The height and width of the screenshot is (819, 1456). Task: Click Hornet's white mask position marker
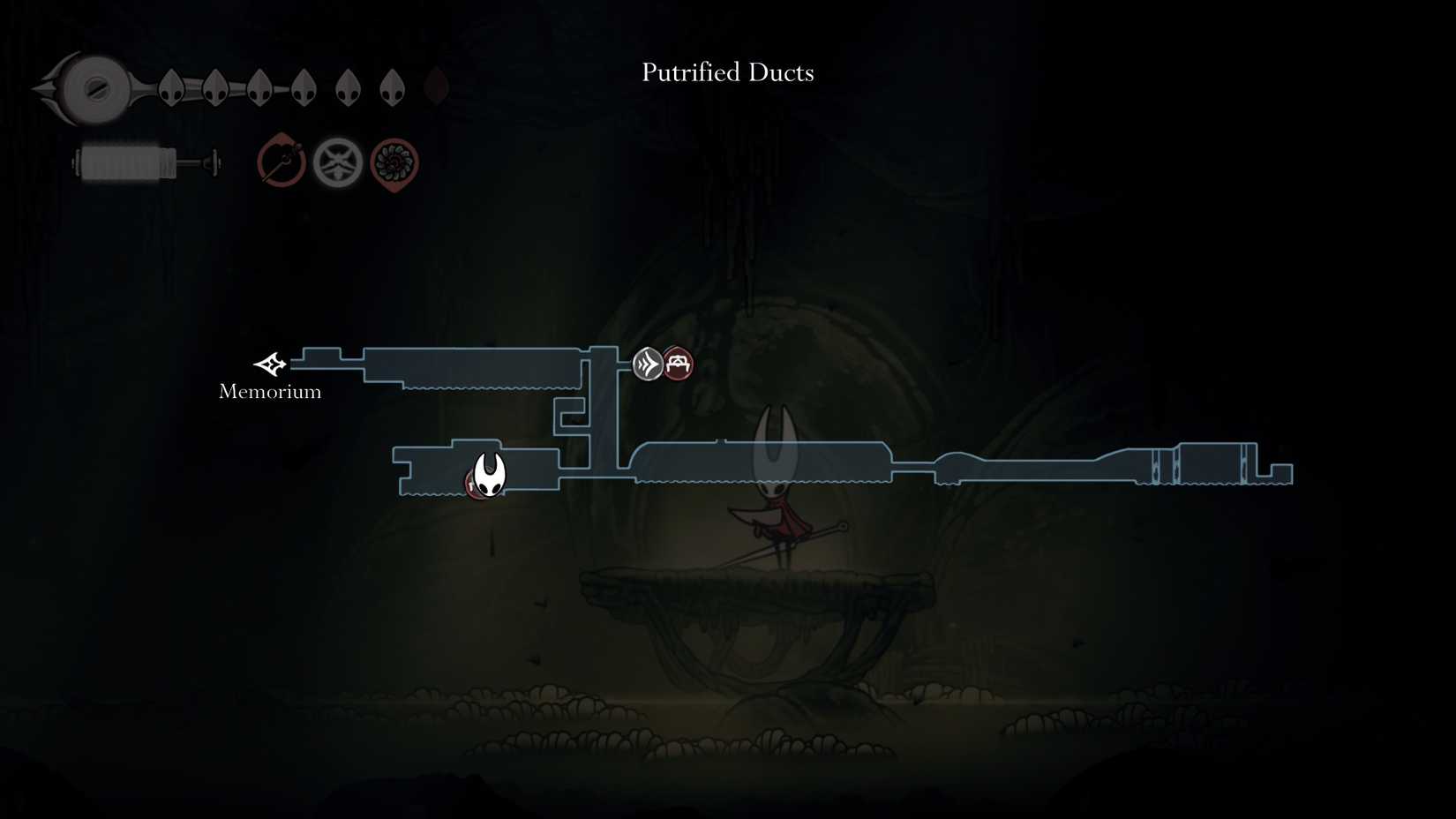tap(489, 476)
